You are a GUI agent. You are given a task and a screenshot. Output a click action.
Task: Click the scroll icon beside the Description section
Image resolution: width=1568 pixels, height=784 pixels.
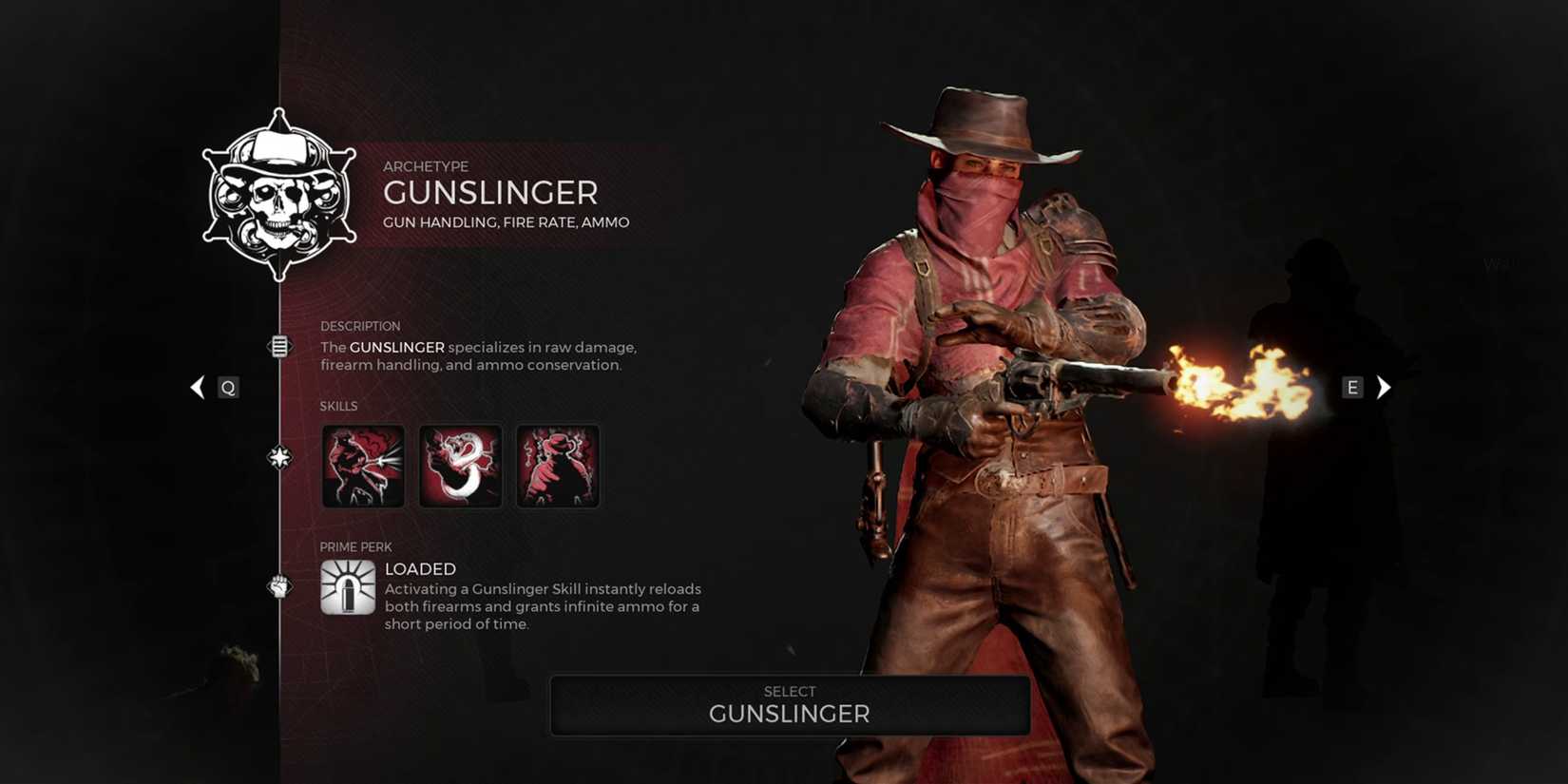pyautogui.click(x=278, y=345)
